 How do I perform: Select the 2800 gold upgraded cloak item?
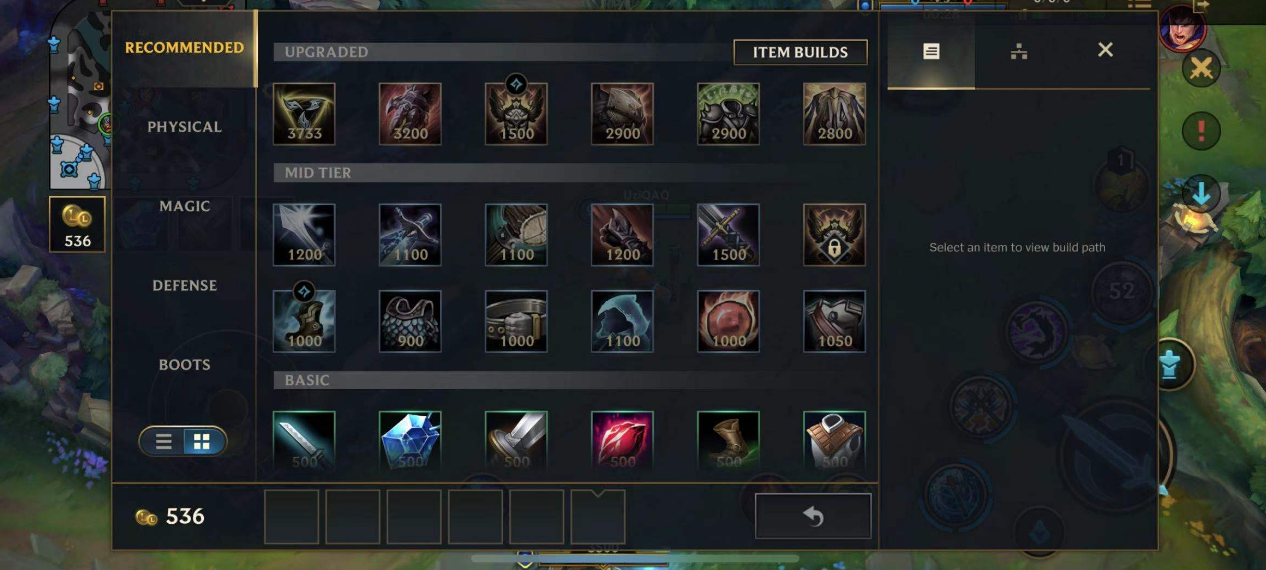click(834, 114)
